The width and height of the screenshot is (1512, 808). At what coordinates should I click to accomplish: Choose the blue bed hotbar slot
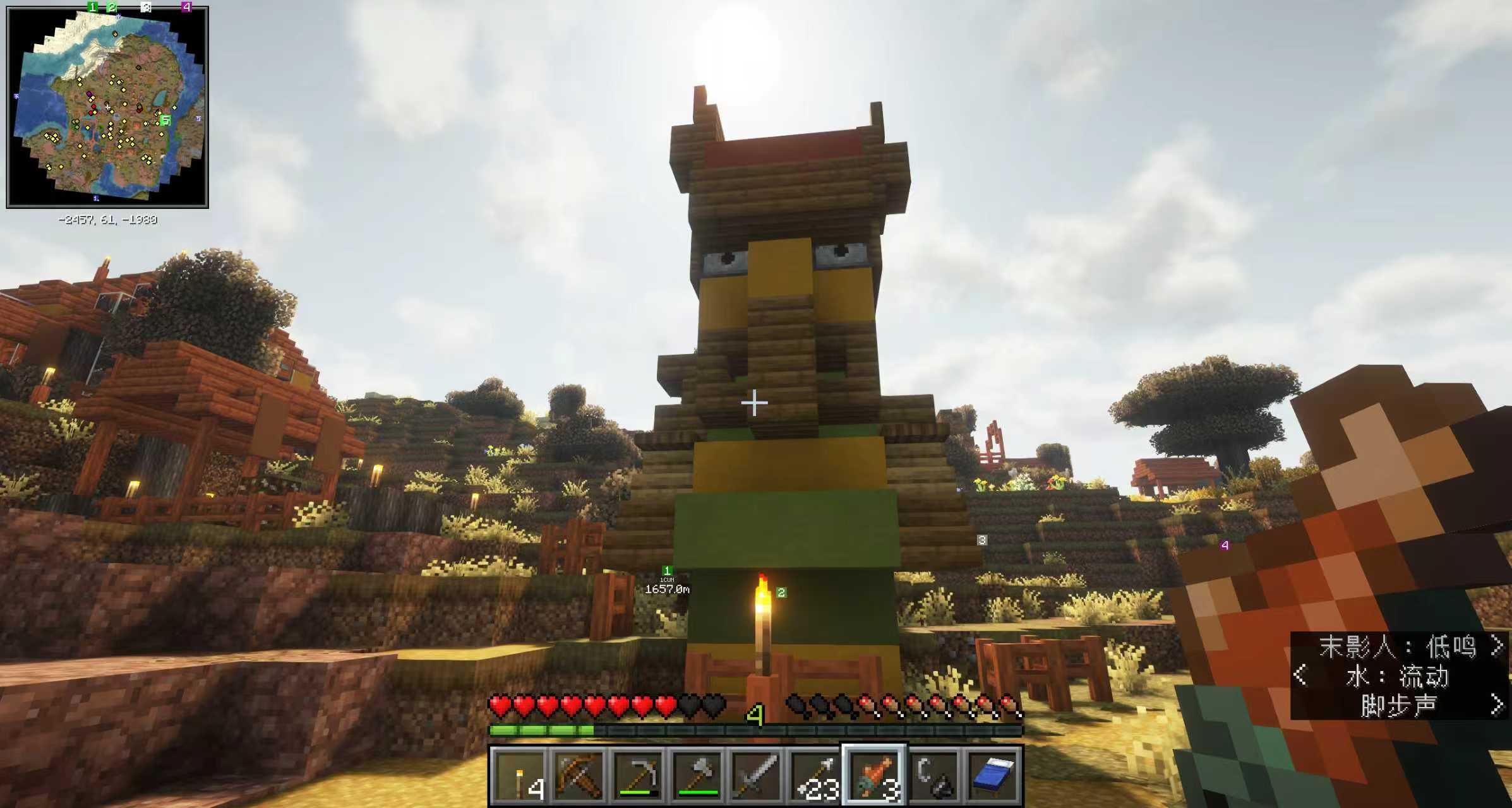click(994, 775)
